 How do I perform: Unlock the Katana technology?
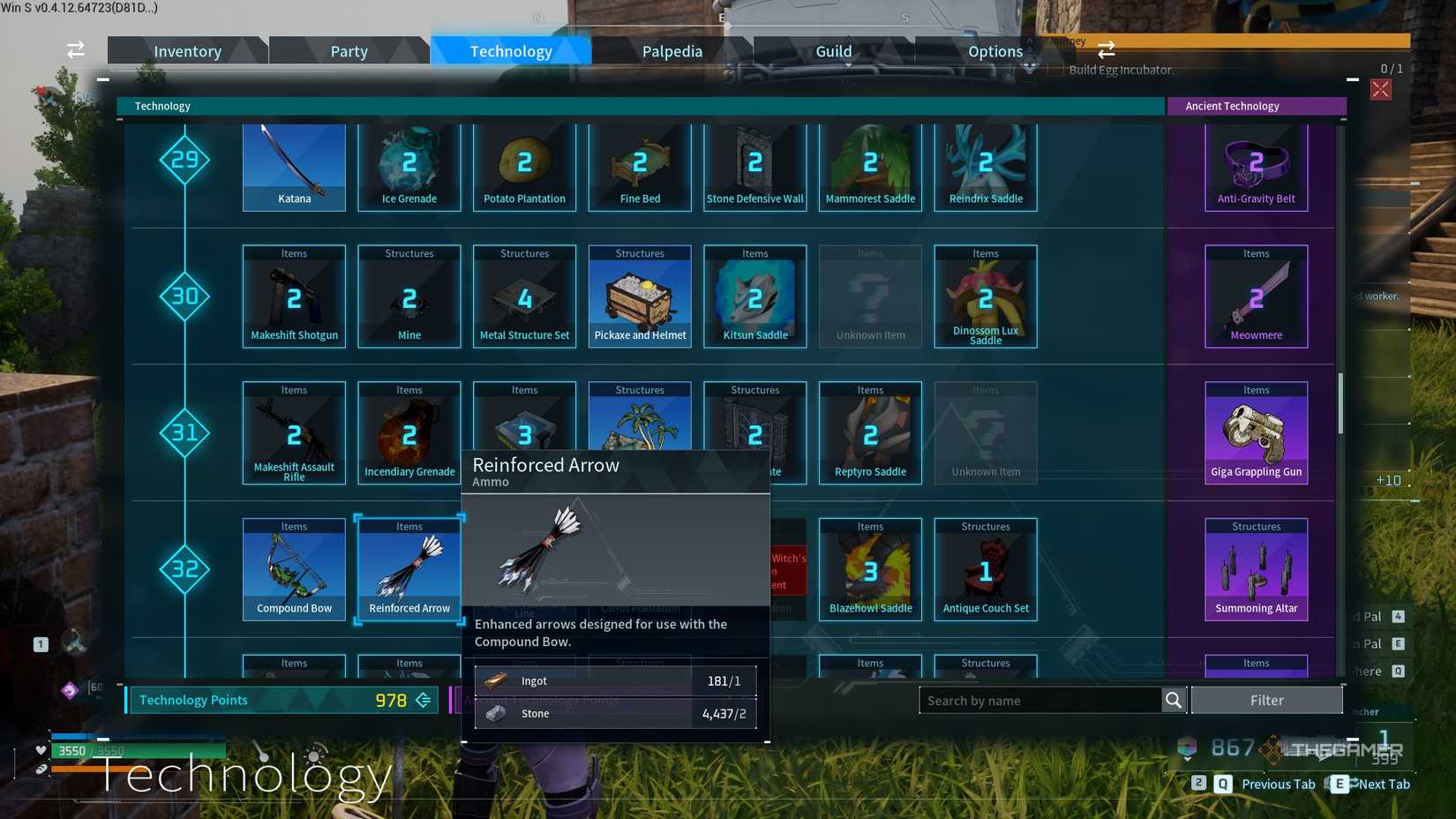(293, 168)
